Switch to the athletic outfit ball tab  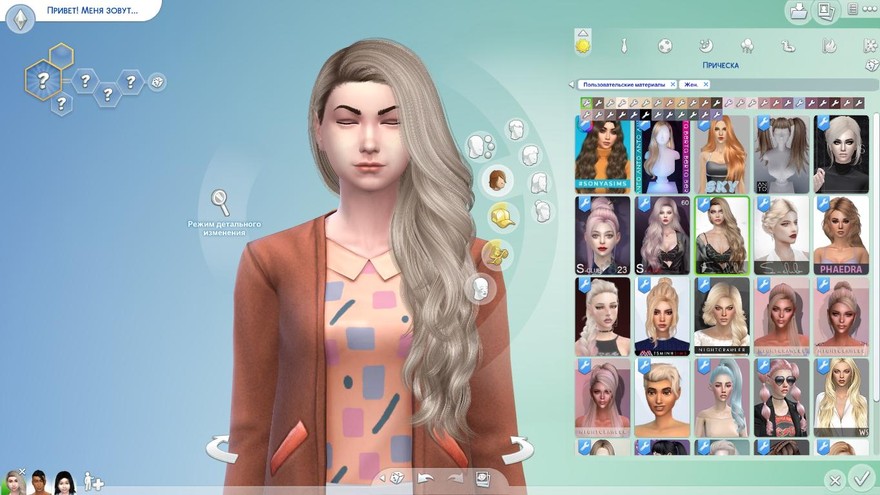click(664, 45)
